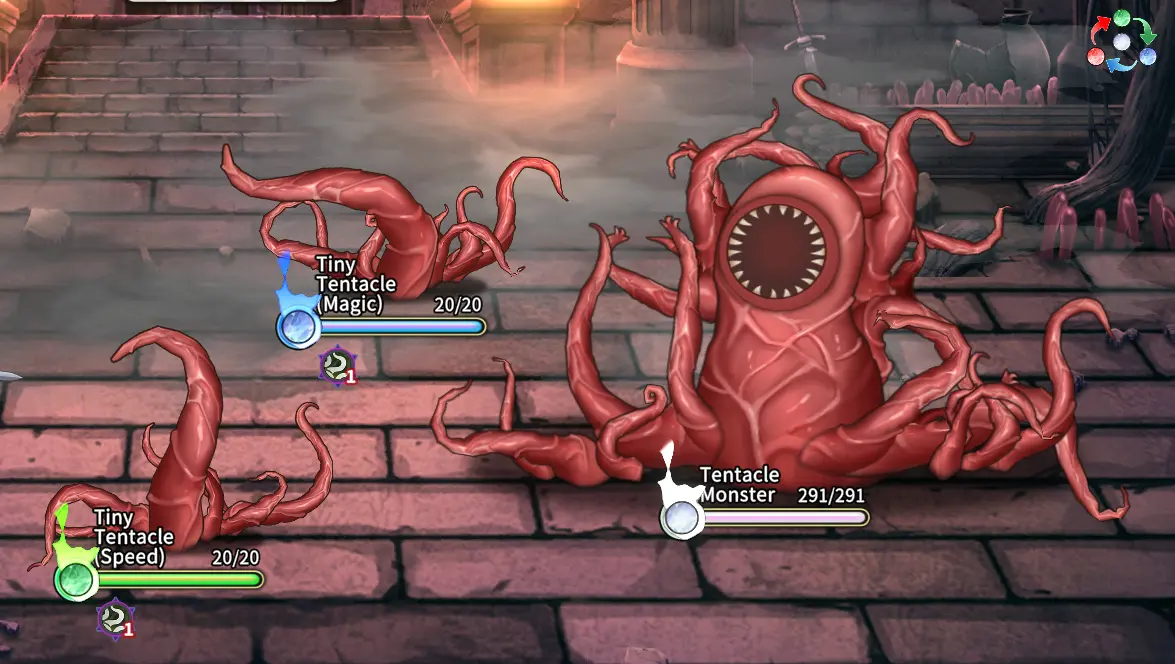The height and width of the screenshot is (664, 1175).
Task: Inspect status effect icon under Tiny Tentacle (Speed)
Action: pos(116,619)
